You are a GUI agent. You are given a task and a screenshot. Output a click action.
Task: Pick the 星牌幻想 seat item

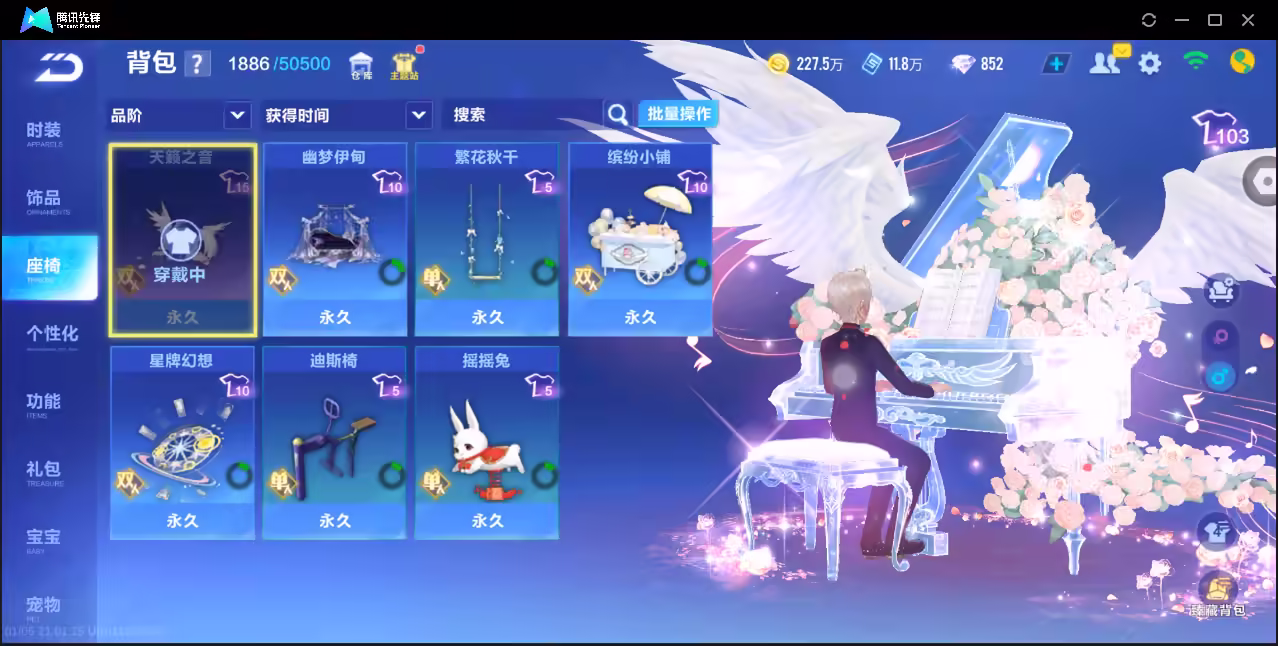[x=182, y=442]
